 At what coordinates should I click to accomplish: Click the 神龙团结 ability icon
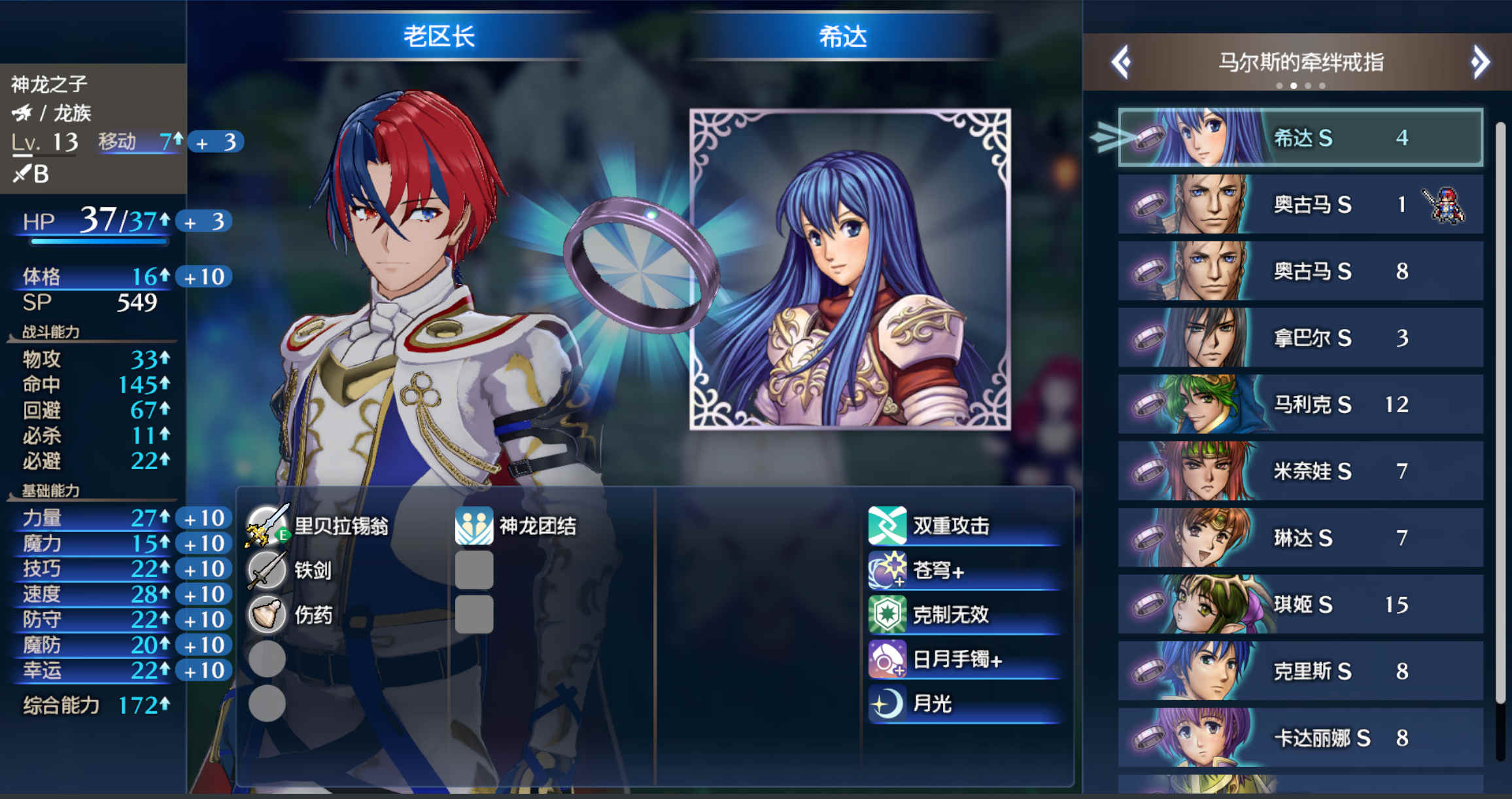tap(475, 525)
